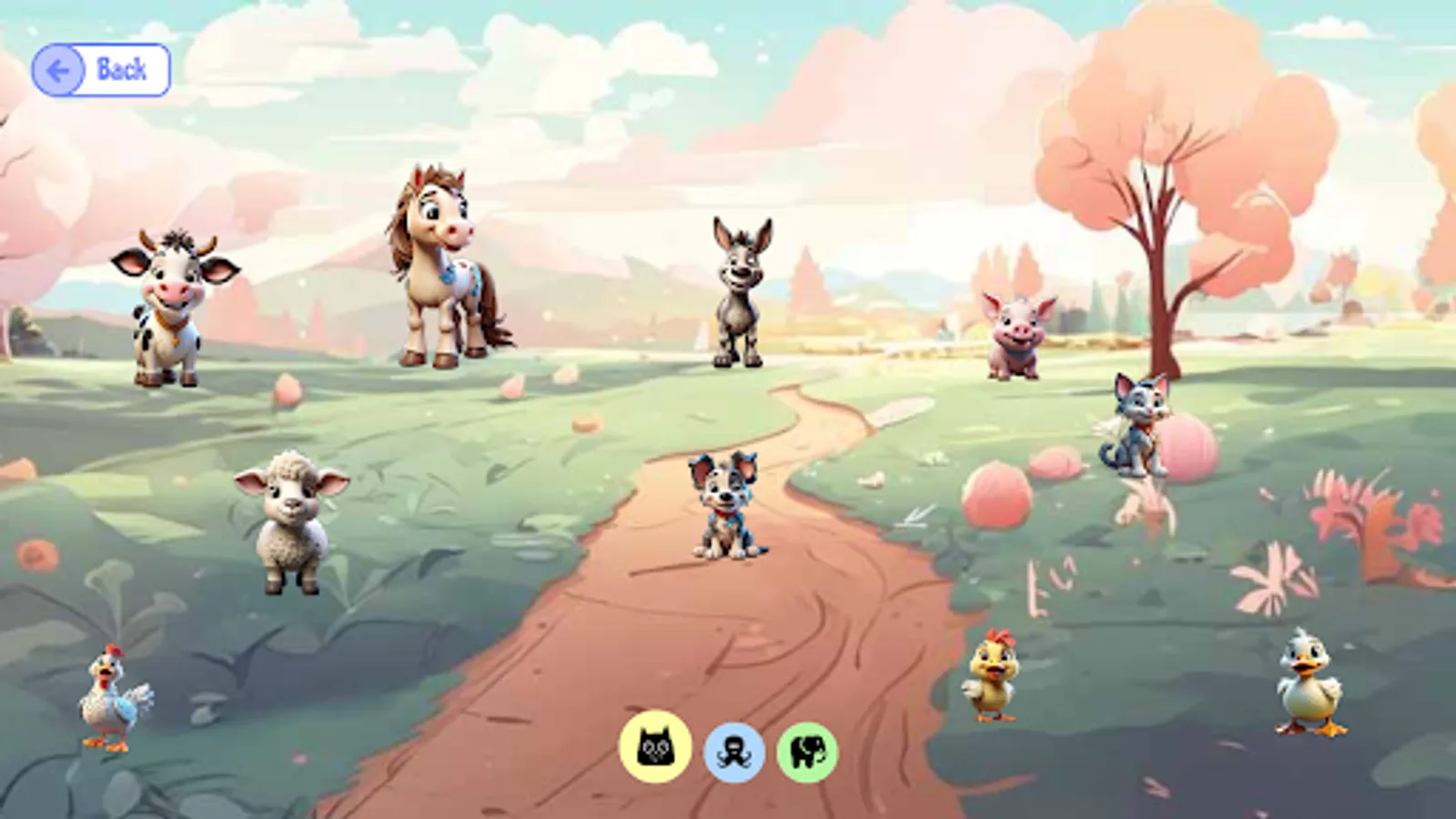Tap the fluffy sheep in the grass
This screenshot has height=819, width=1456.
pyautogui.click(x=289, y=523)
